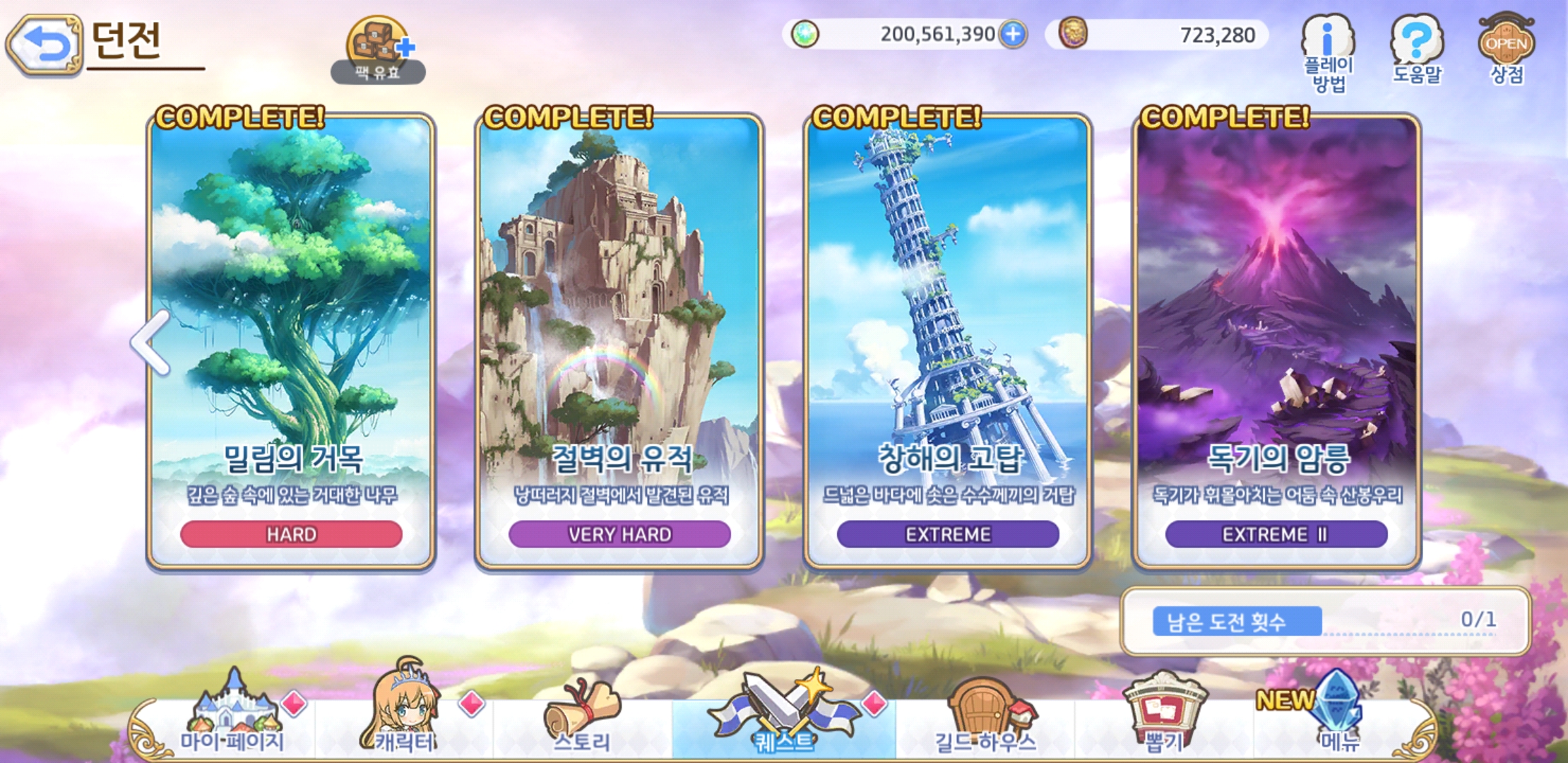The height and width of the screenshot is (763, 1568).
Task: Switch to the 마이 페이지 tab
Action: coord(232,717)
